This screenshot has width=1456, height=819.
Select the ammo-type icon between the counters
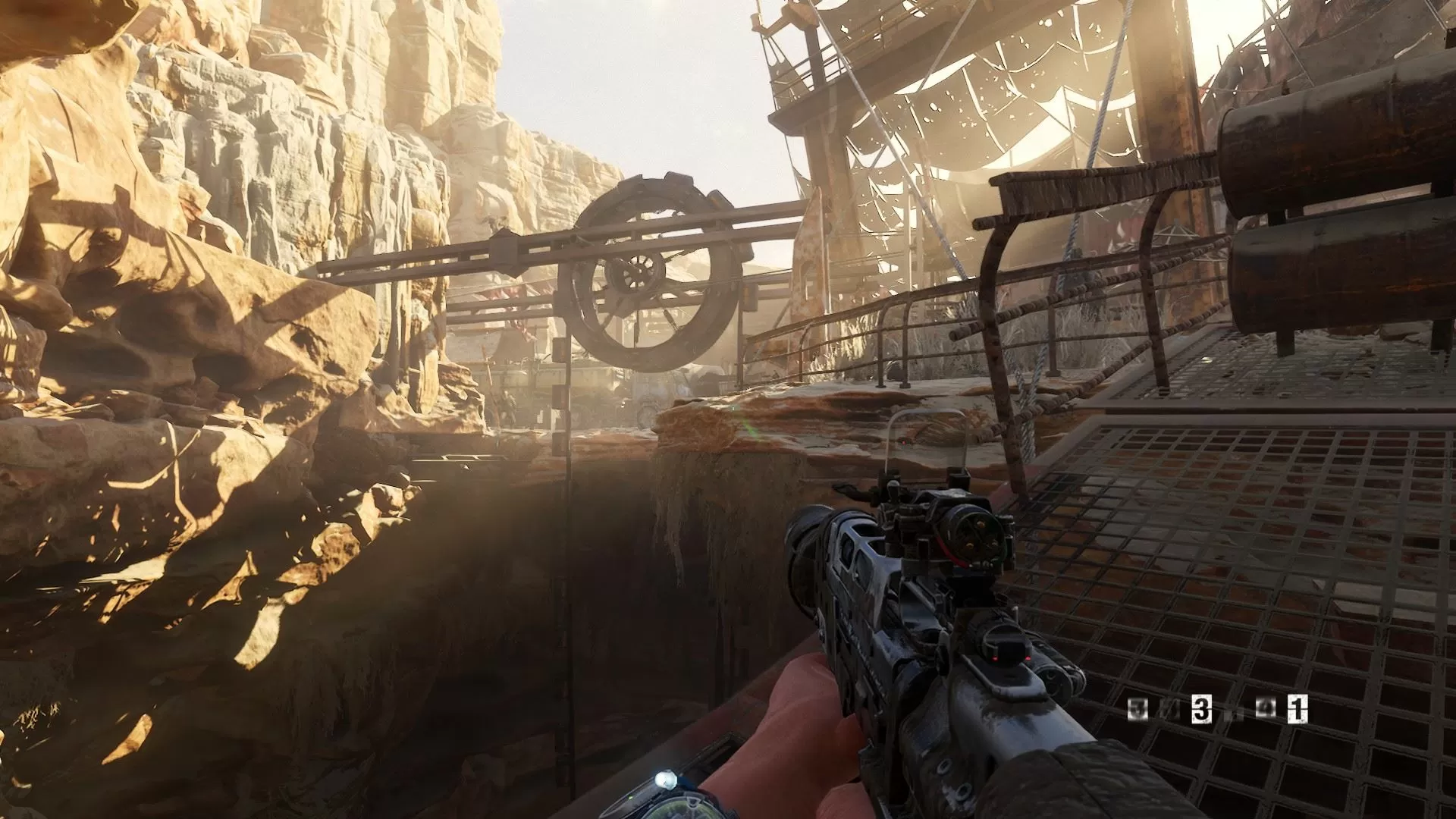point(1265,707)
